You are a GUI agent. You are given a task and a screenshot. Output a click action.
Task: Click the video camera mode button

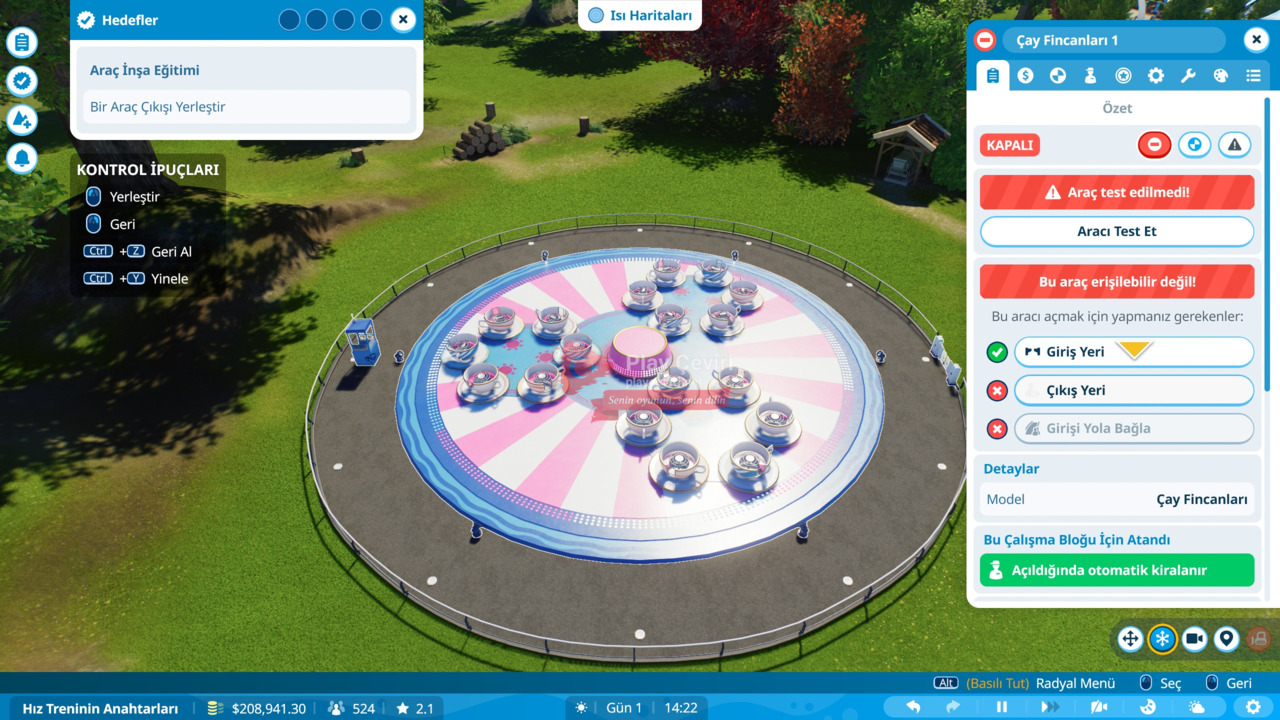pos(1194,639)
